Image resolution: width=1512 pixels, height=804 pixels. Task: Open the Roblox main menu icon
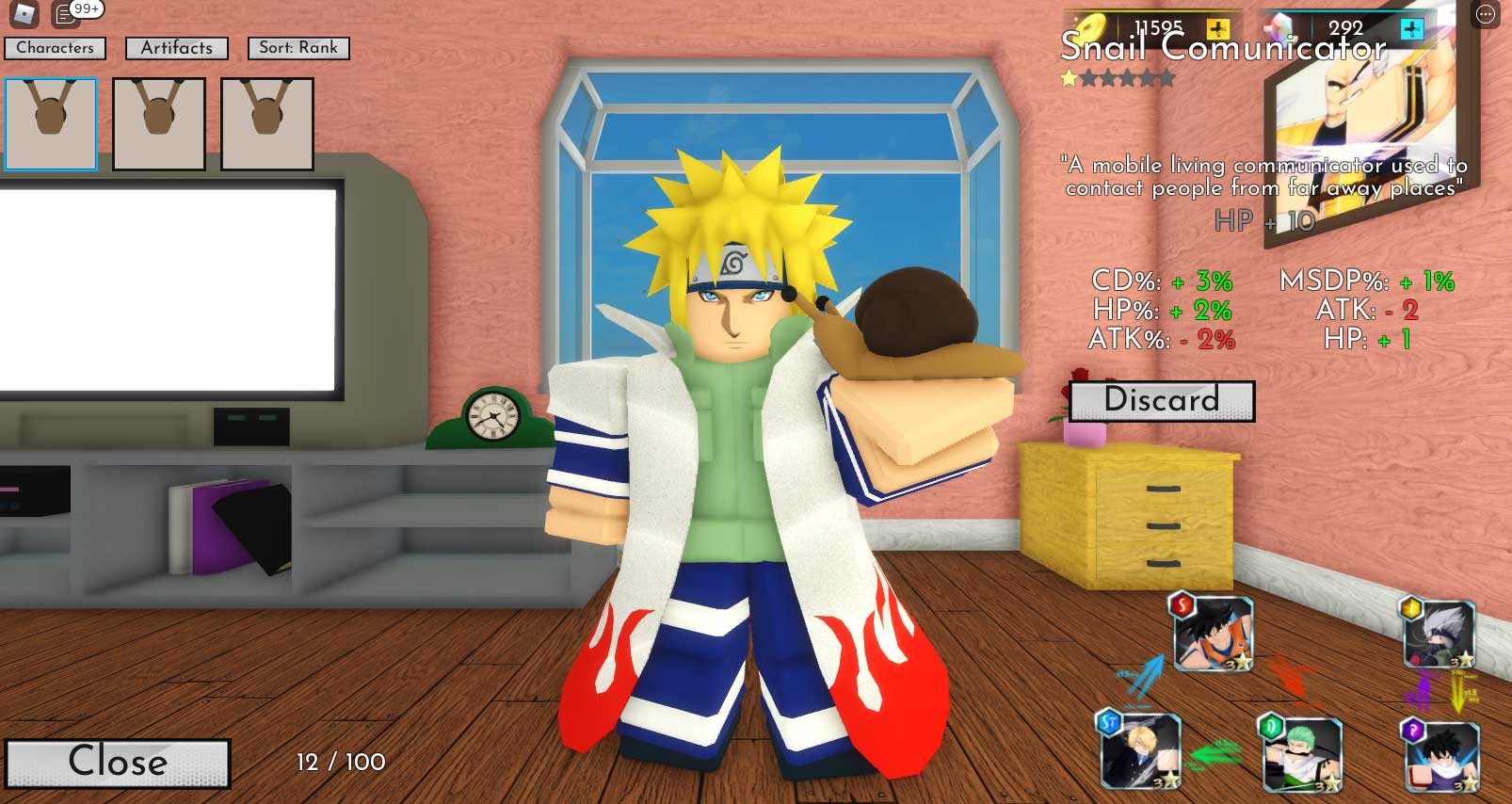coord(24,14)
